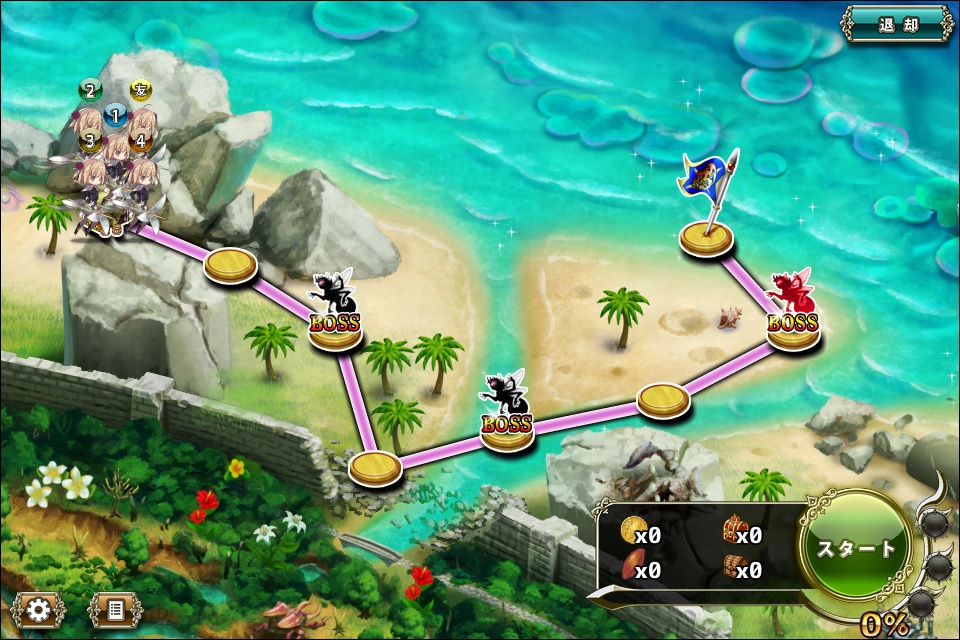Click the green スタート start button
The width and height of the screenshot is (960, 640).
[x=857, y=548]
